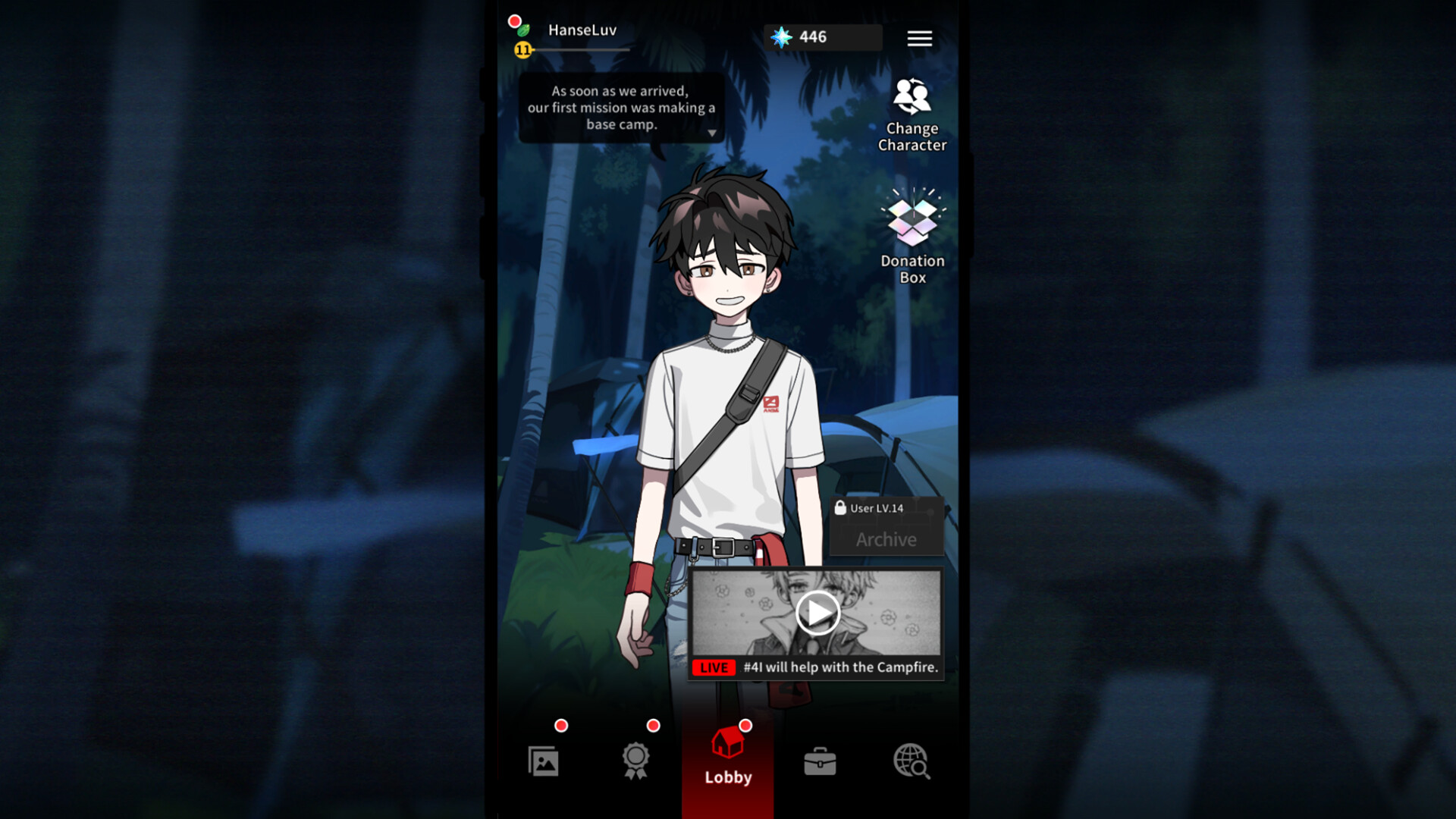Toggle the Lobby notification red dot
Viewport: 1456px width, 819px height.
(745, 725)
